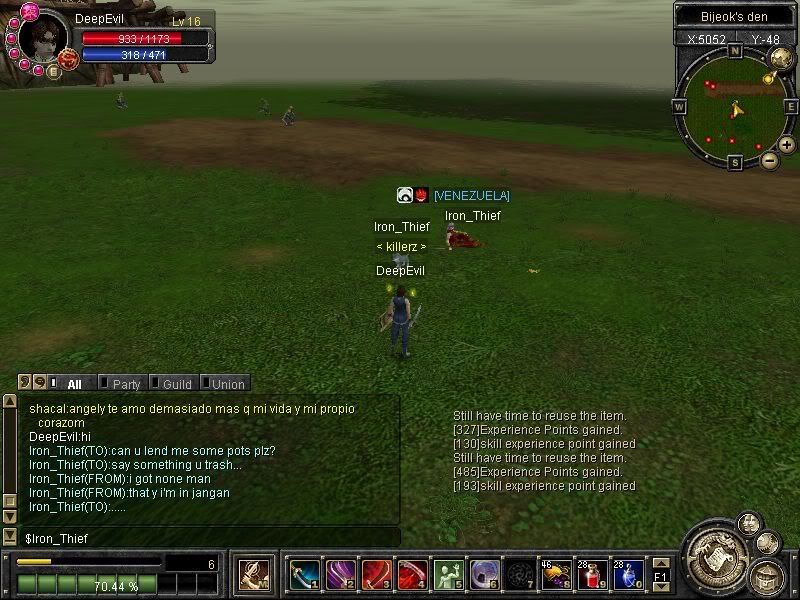Viewport: 800px width, 600px height.
Task: Activate the purple slash skill in slot 2
Action: coord(340,574)
